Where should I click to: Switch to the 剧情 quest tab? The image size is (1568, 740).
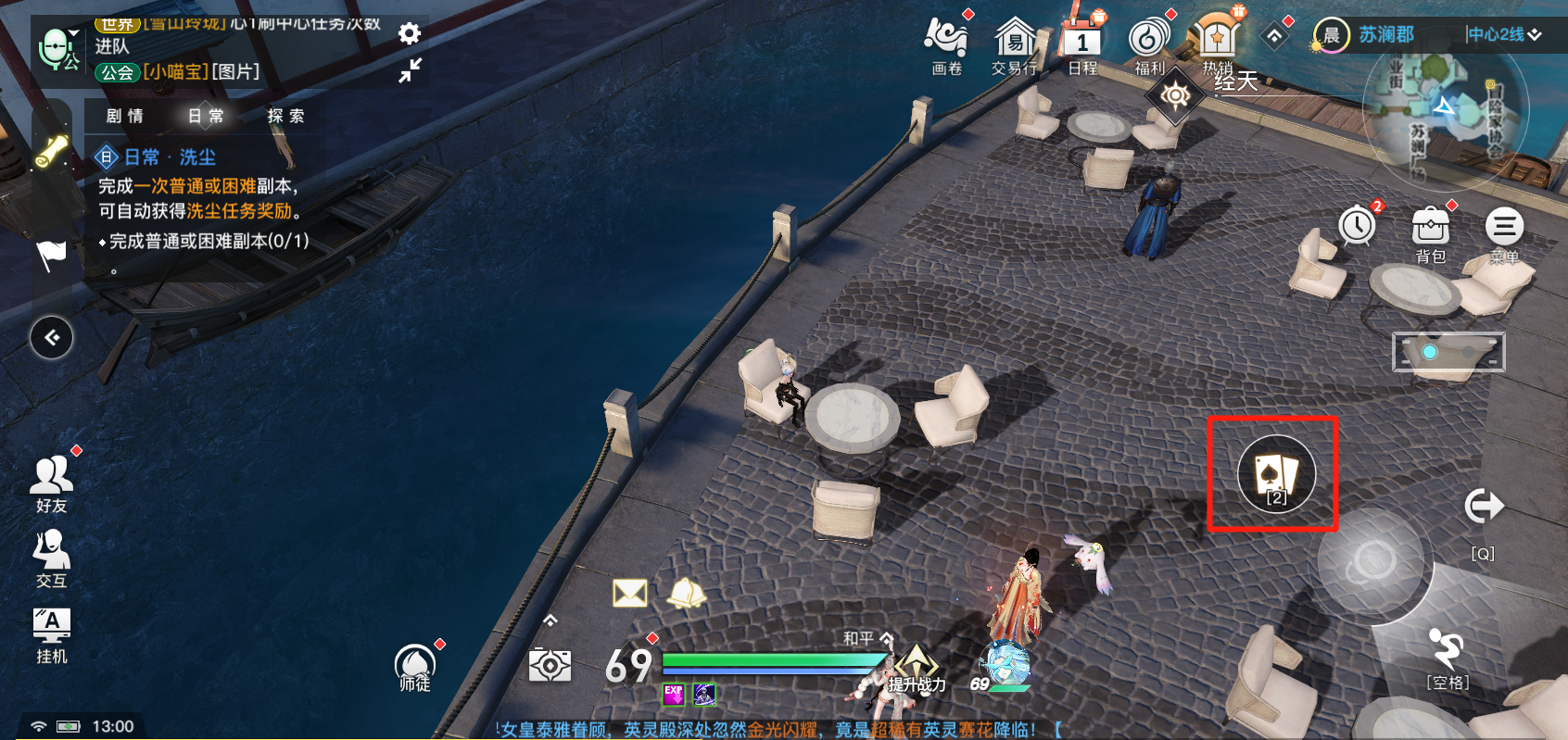(x=125, y=116)
